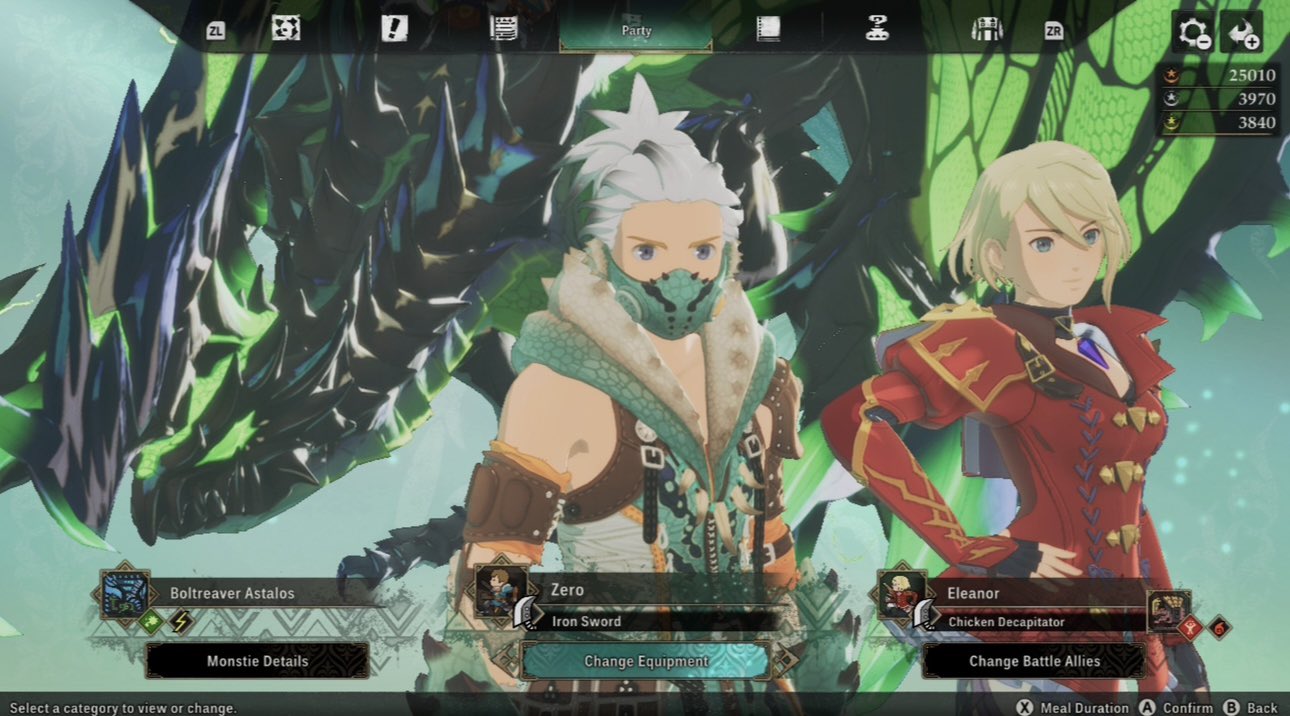Viewport: 1290px width, 716px height.
Task: Switch to the question mark help tab
Action: tap(877, 29)
